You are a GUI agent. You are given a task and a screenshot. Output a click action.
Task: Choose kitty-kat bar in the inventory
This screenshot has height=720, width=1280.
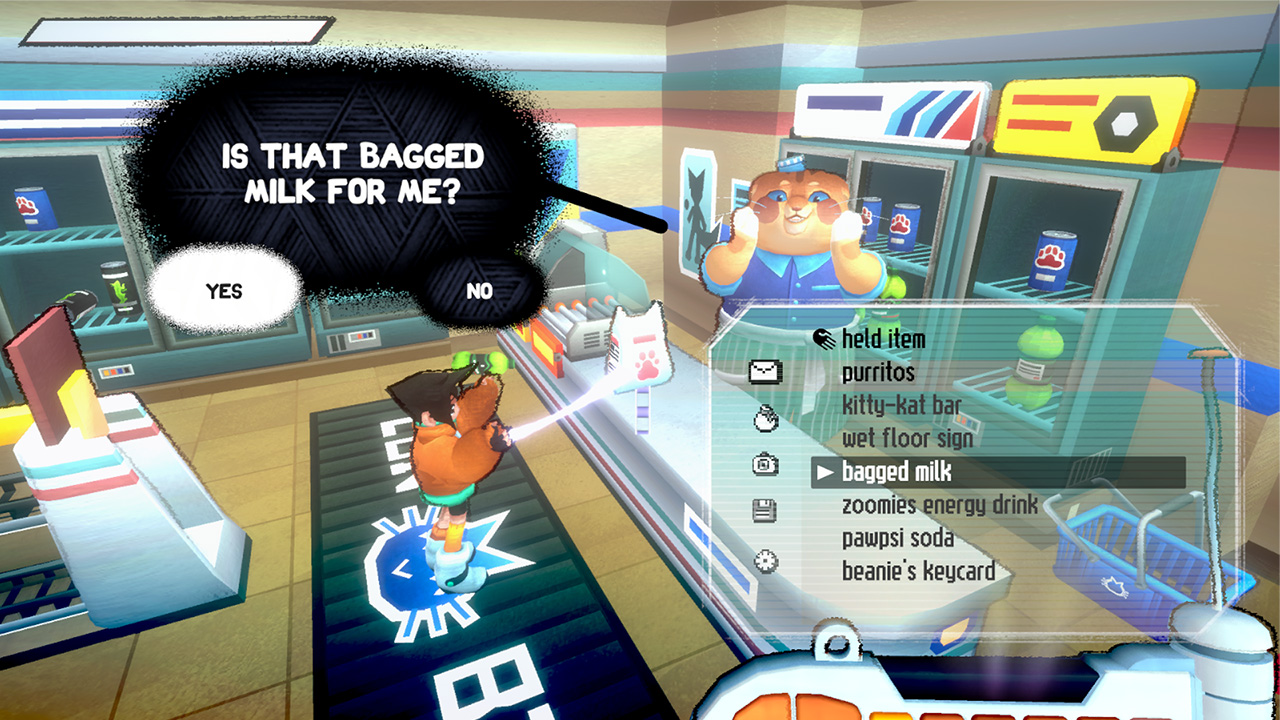tap(903, 404)
